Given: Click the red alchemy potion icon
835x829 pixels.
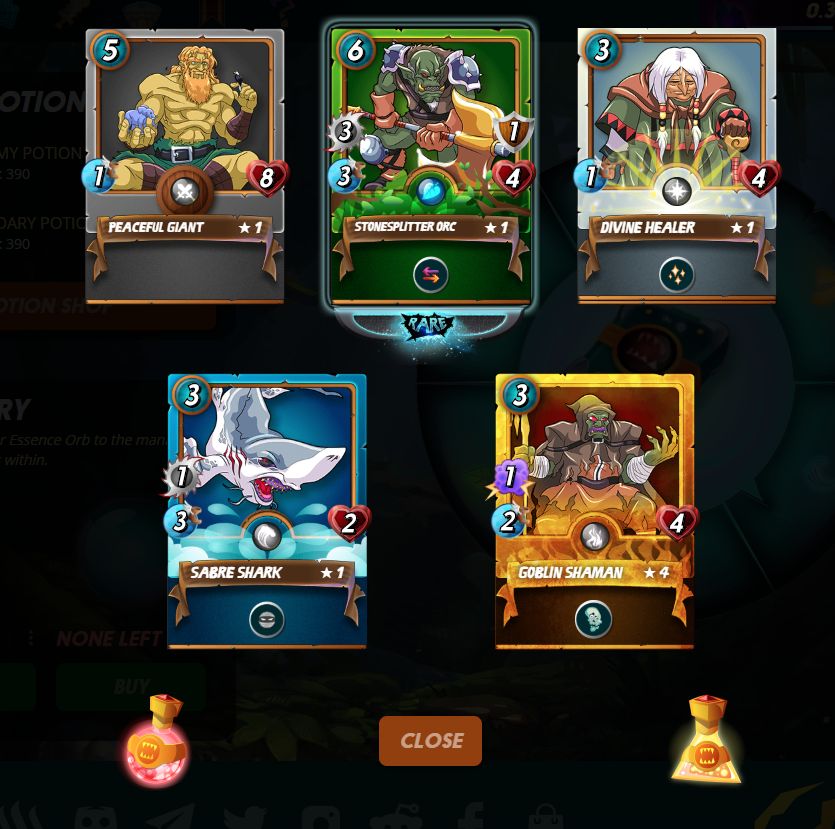Looking at the screenshot, I should pyautogui.click(x=157, y=741).
